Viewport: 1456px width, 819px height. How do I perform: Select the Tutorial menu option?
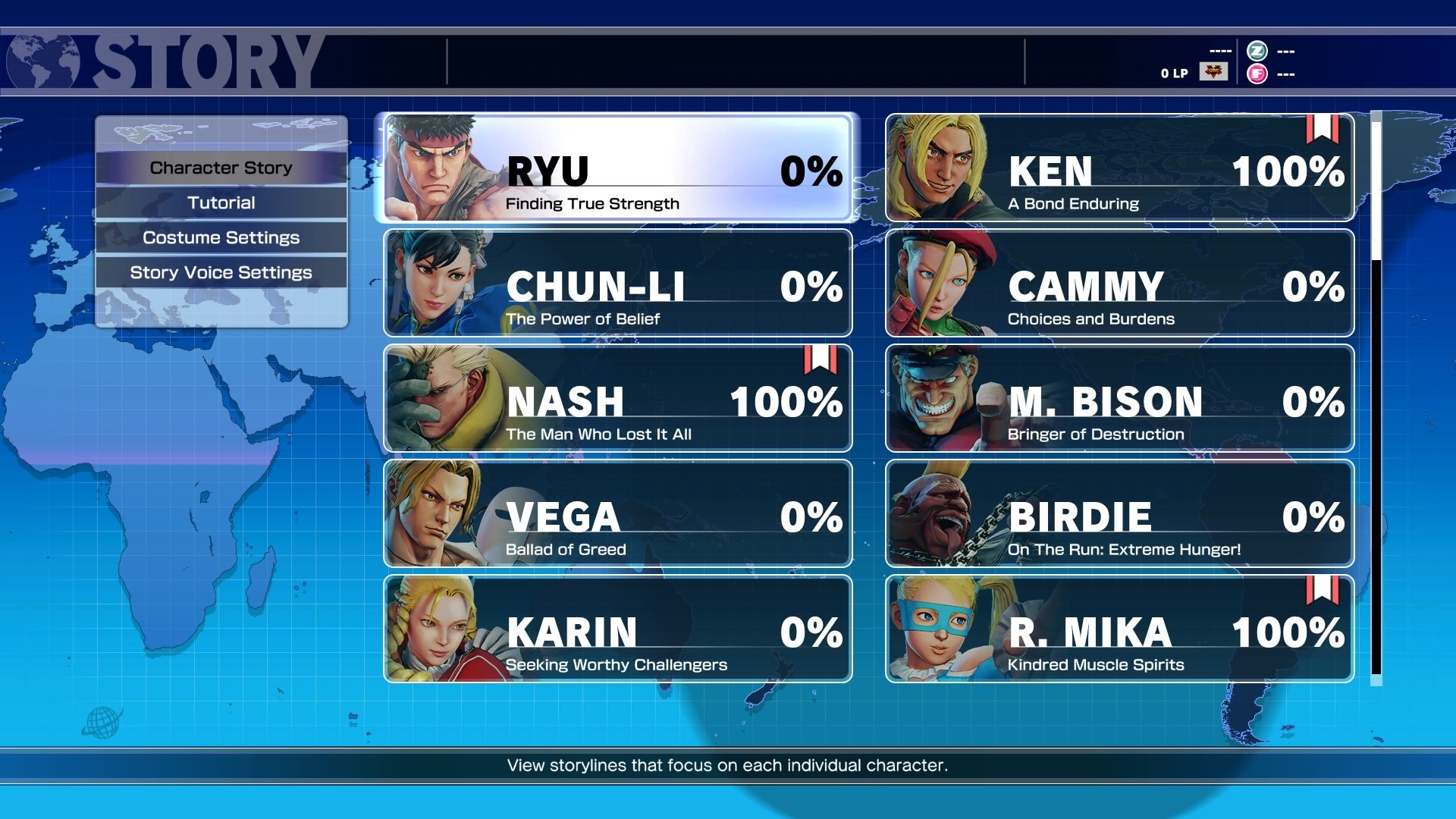(x=221, y=202)
